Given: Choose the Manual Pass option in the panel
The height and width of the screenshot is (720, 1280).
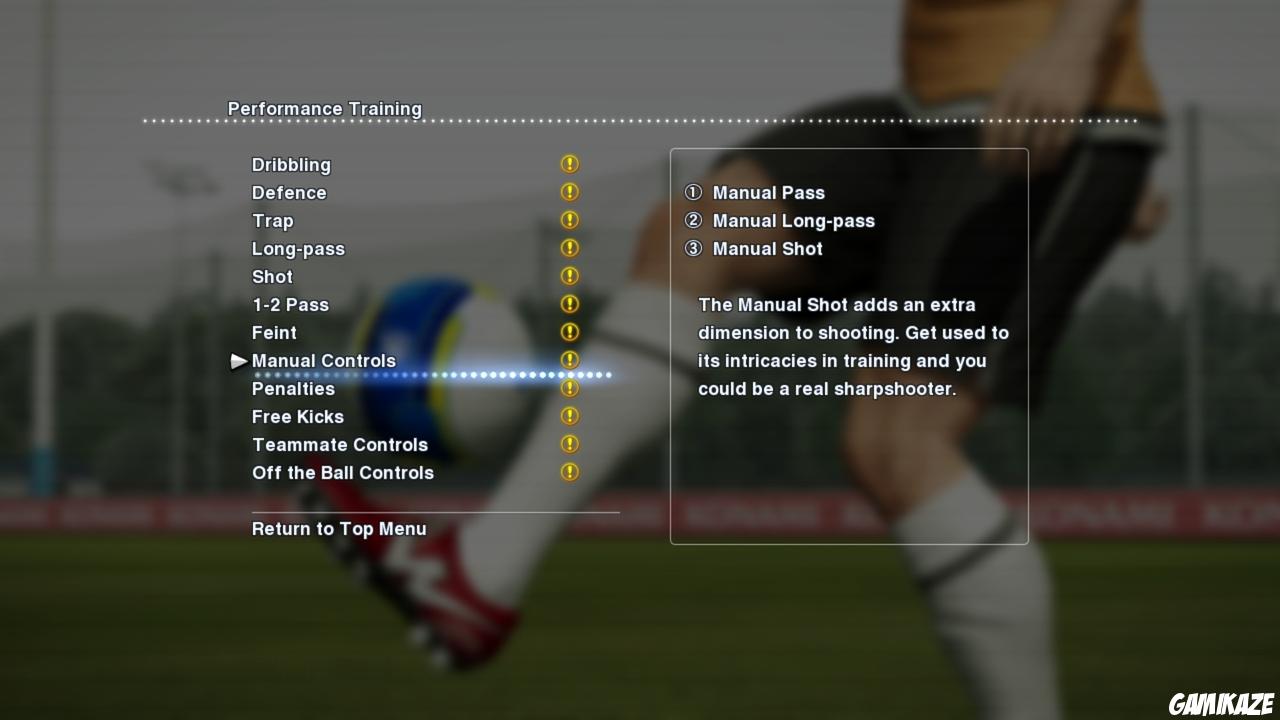Looking at the screenshot, I should pyautogui.click(x=769, y=192).
